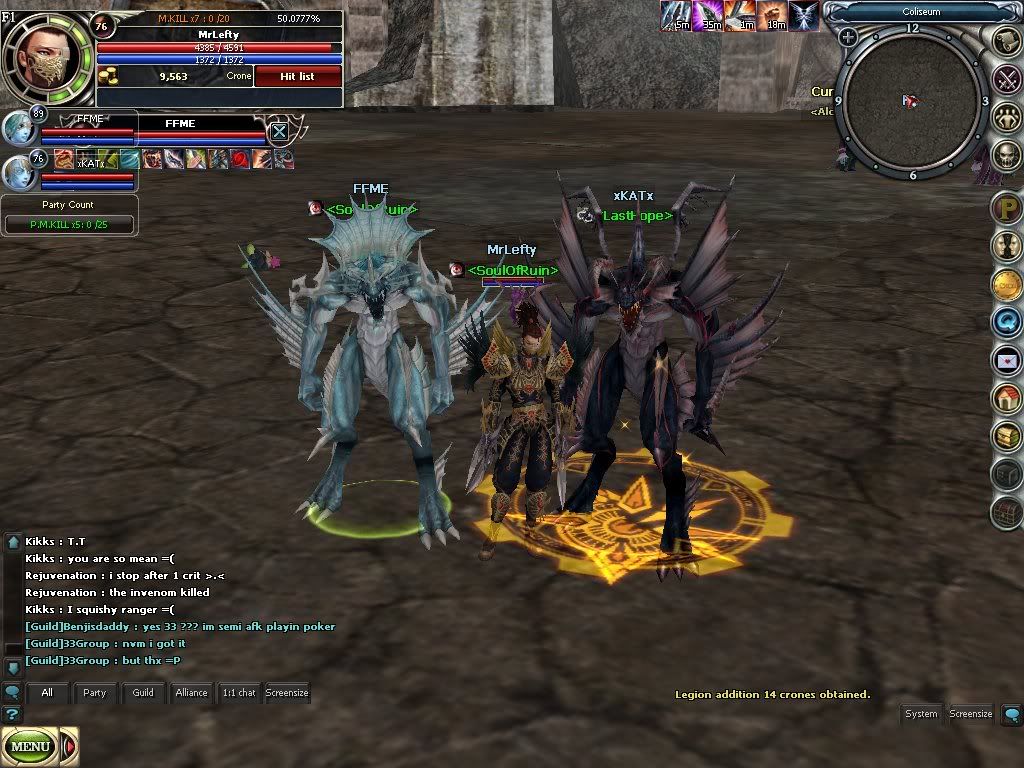Select party member xKATx's portrait

(x=18, y=172)
